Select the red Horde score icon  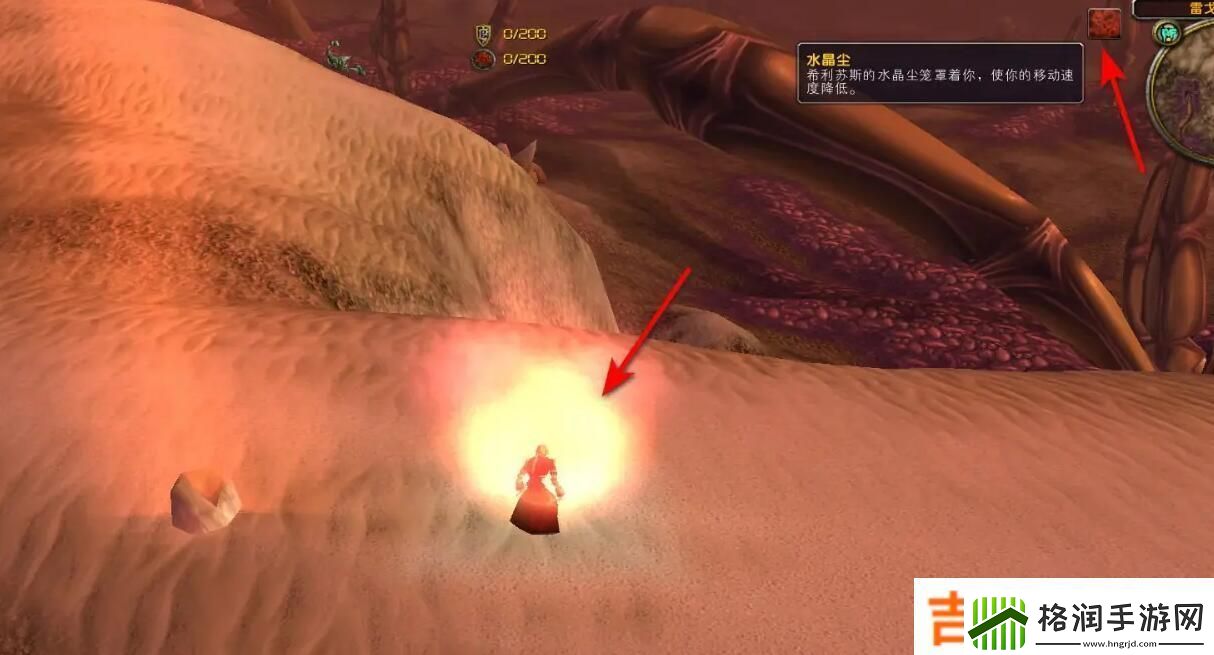pyautogui.click(x=484, y=59)
